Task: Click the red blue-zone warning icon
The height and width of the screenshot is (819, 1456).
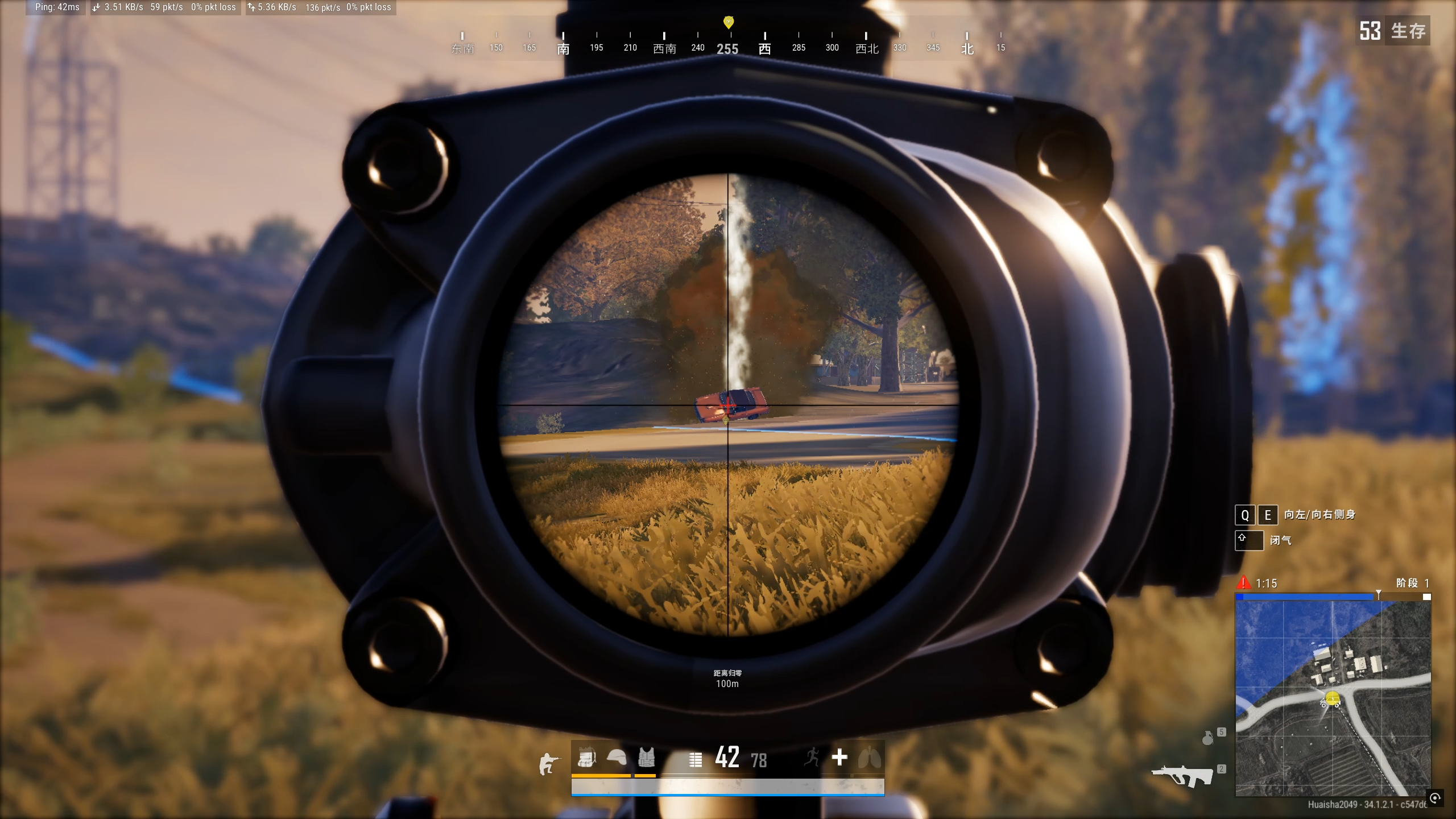Action: click(1243, 583)
